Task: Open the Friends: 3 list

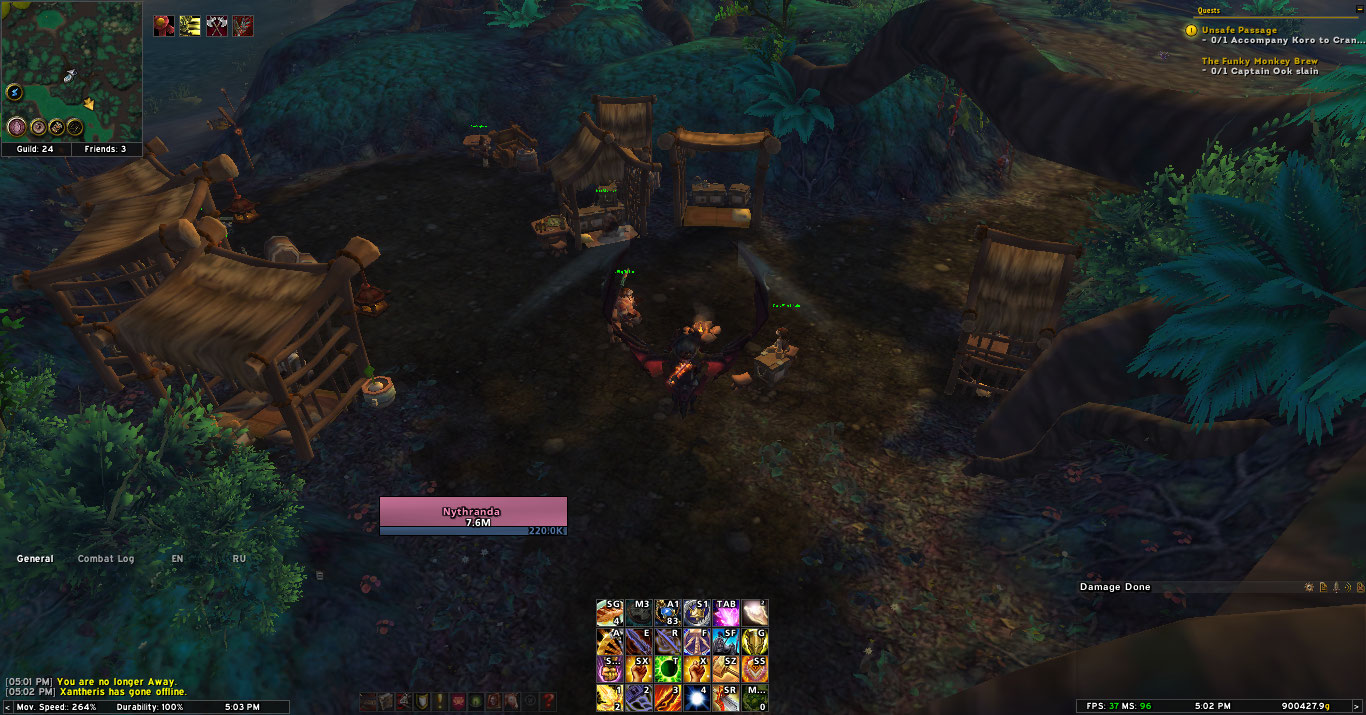Action: [x=105, y=149]
